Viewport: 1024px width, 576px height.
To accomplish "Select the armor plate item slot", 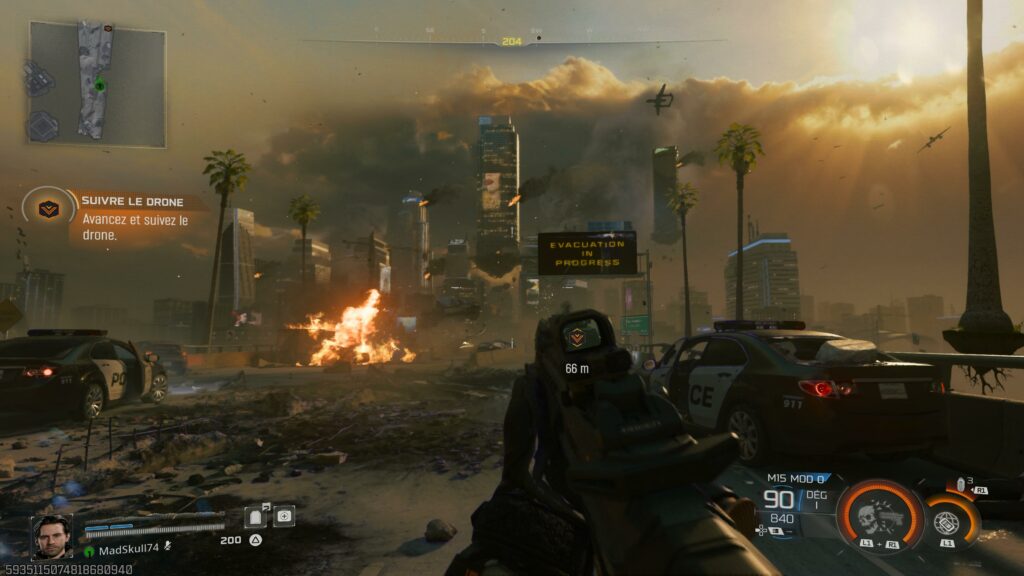I will point(256,516).
